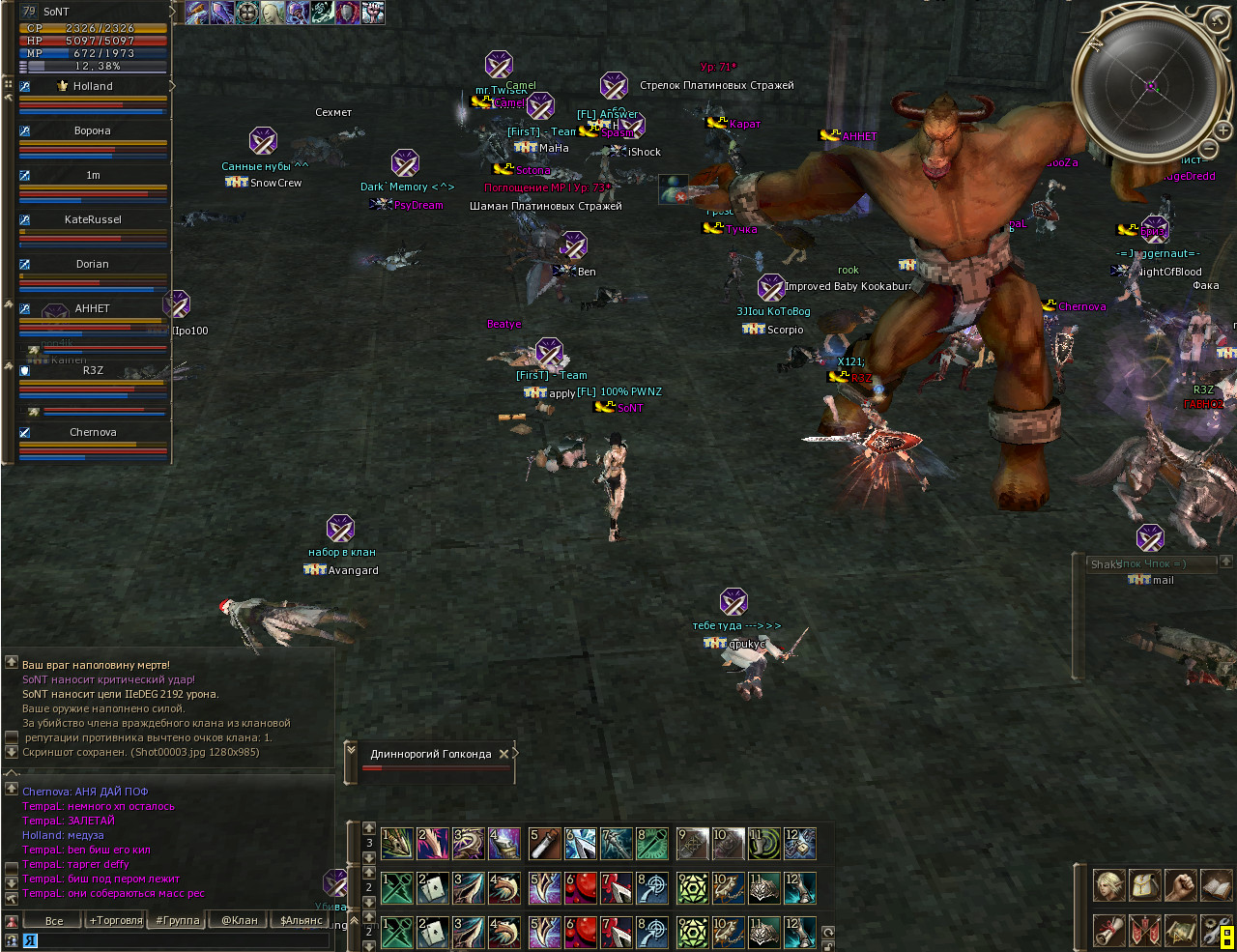The width and height of the screenshot is (1237, 952).
Task: Activate the playing cards skill on the middle bar
Action: [432, 888]
